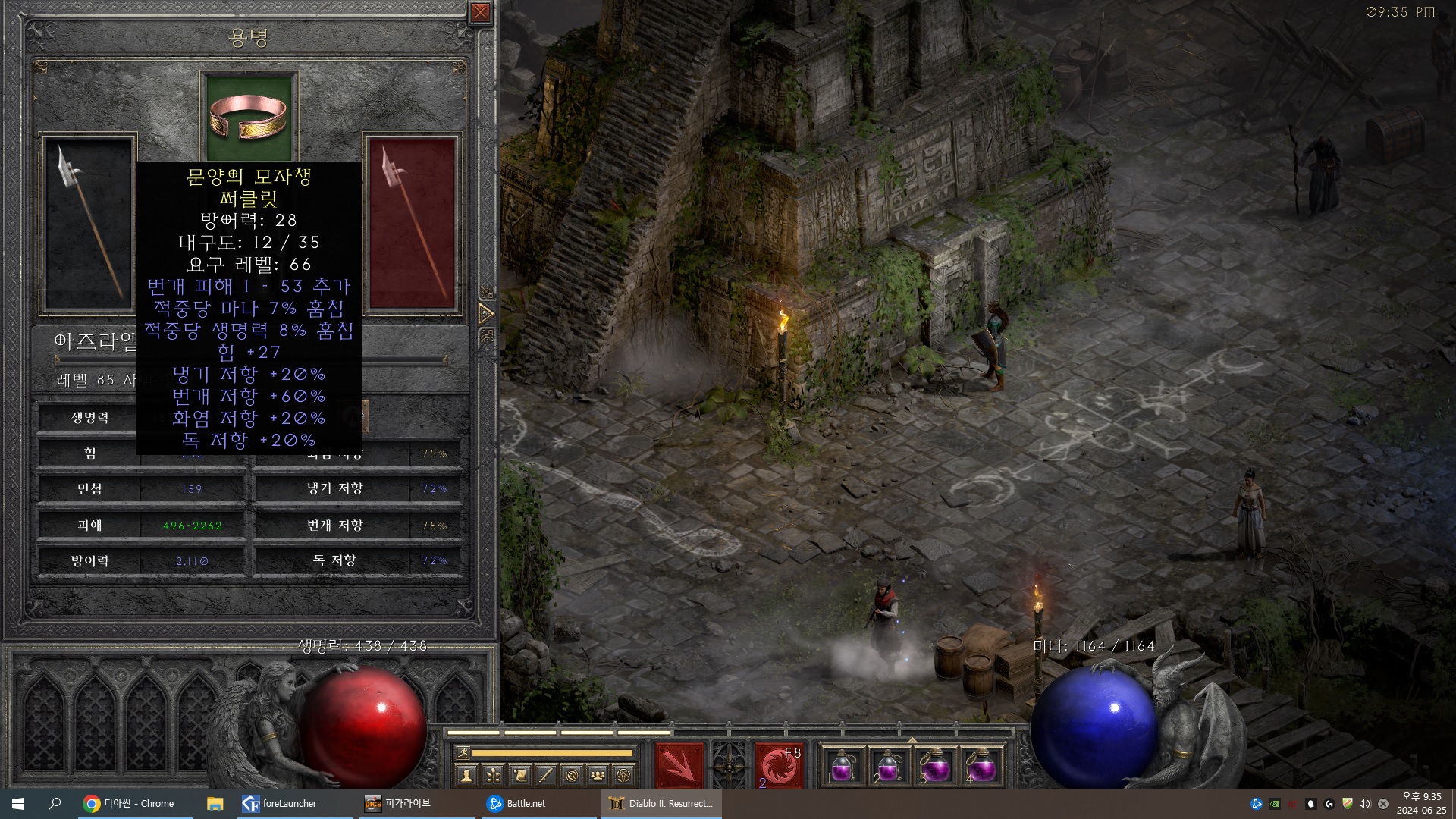Open the pentagram game menu icon
The height and width of the screenshot is (819, 1456).
623,775
